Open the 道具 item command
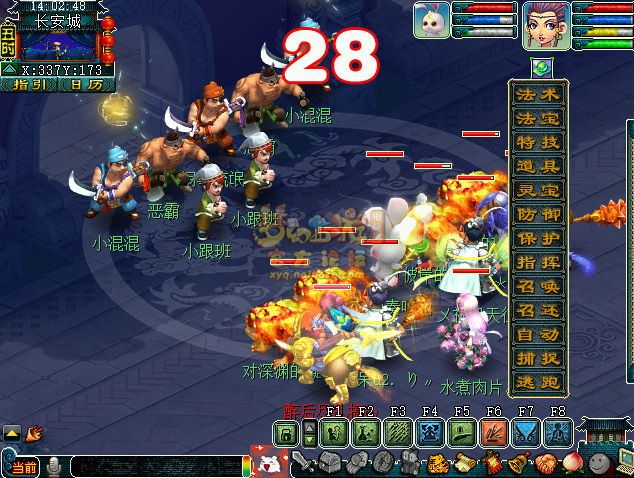 [537, 167]
